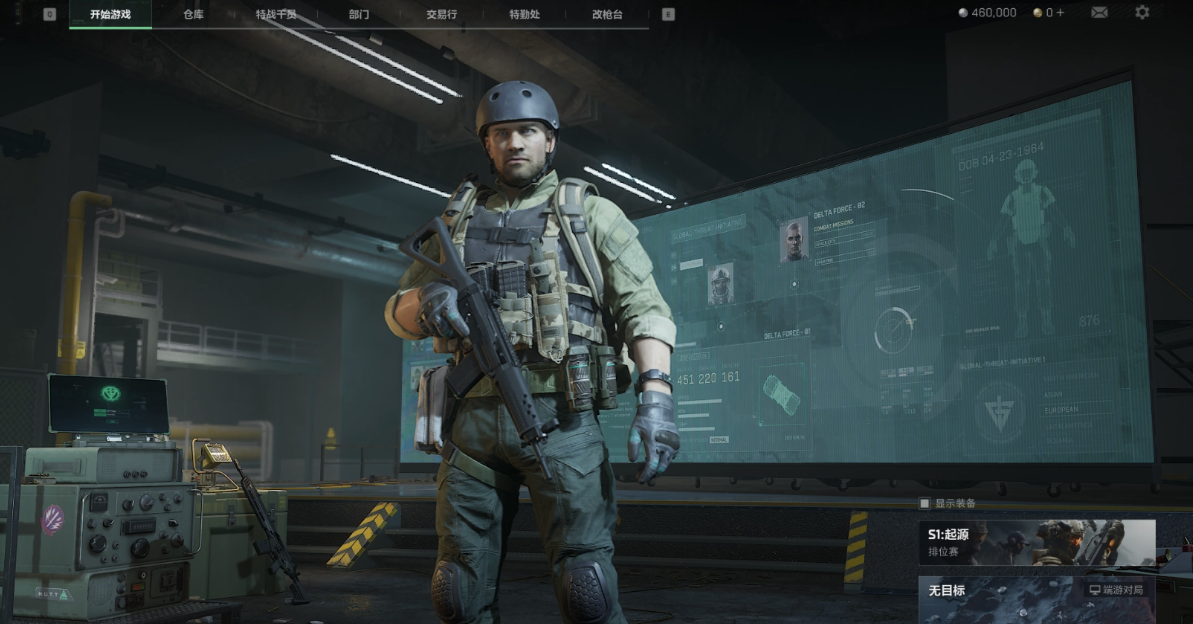Open the mail envelope icon

[1099, 13]
